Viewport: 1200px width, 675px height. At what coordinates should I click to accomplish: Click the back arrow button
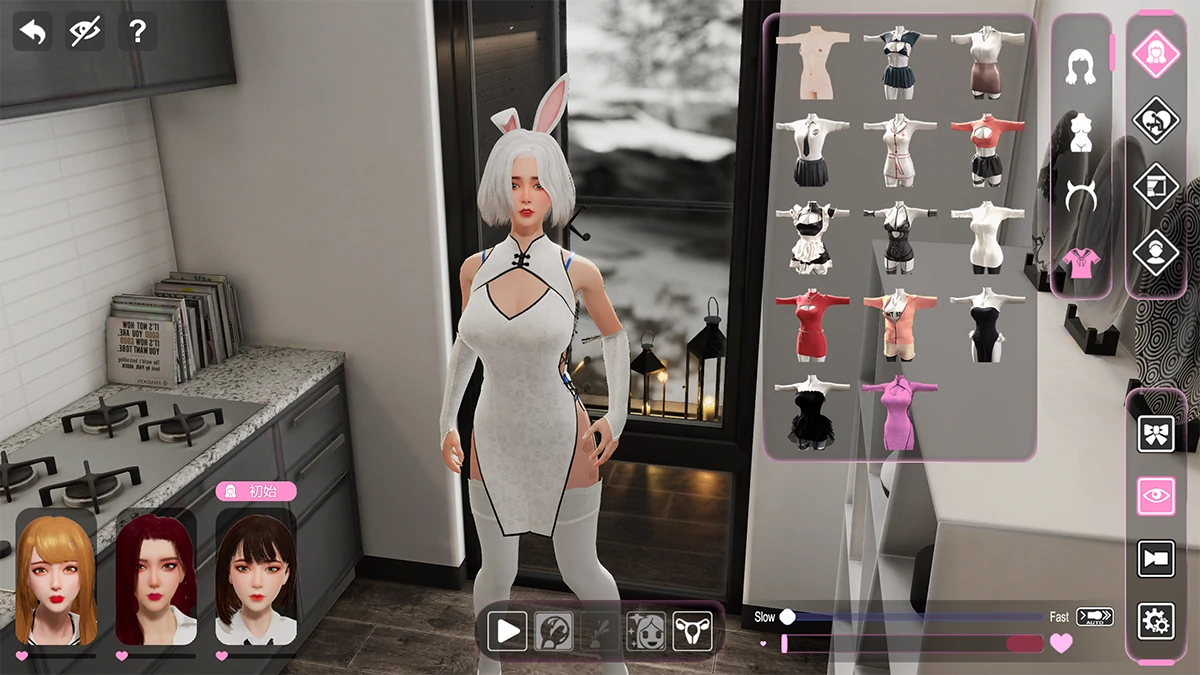pyautogui.click(x=33, y=32)
